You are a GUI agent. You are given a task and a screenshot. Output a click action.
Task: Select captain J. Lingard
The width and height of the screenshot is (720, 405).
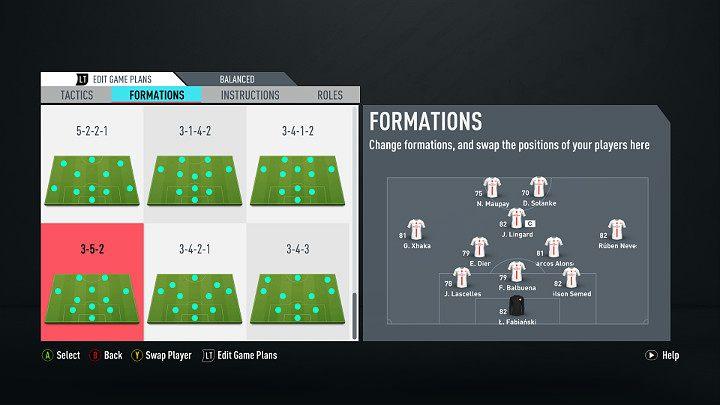tap(516, 219)
